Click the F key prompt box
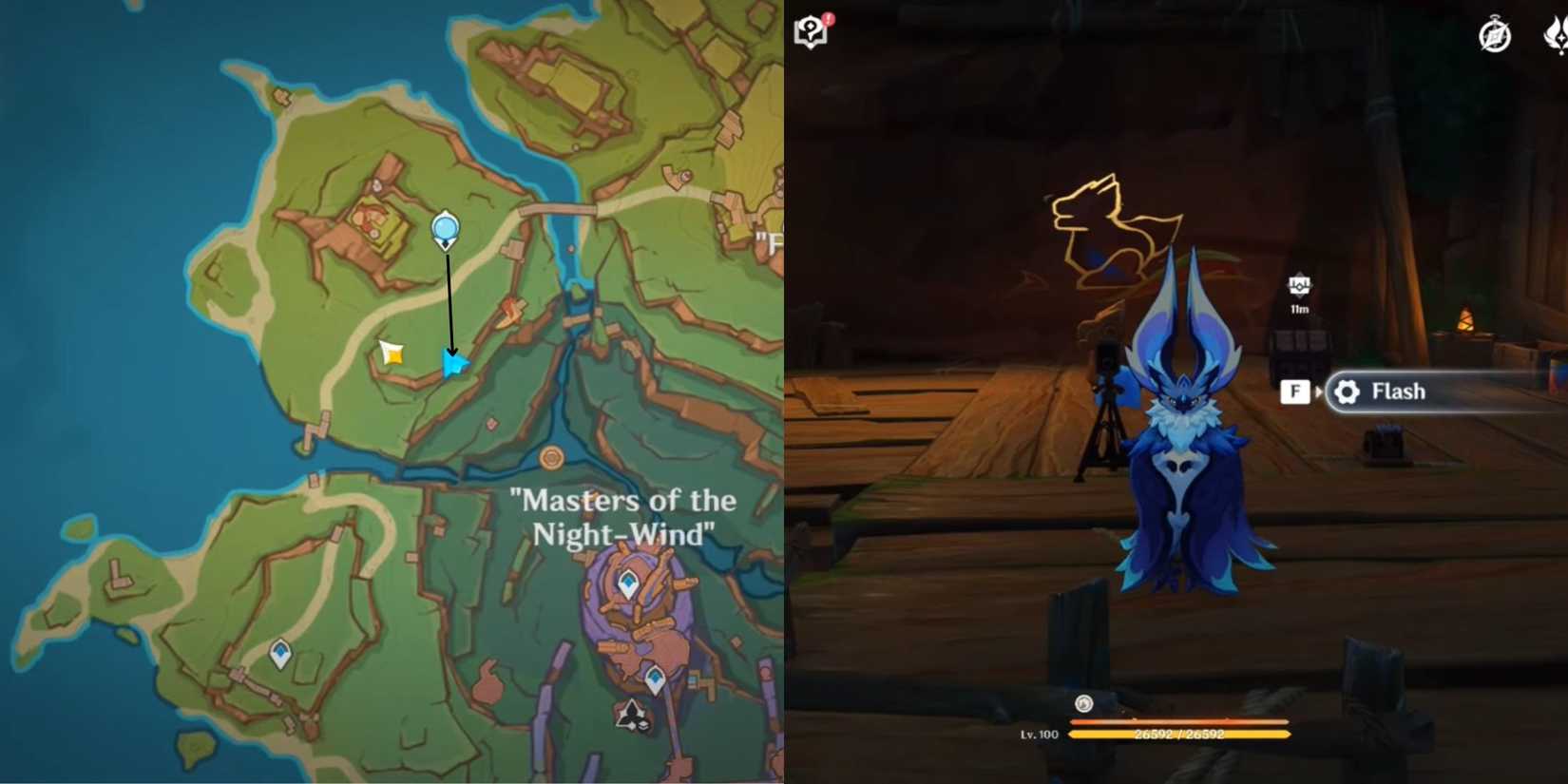The width and height of the screenshot is (1568, 784). coord(1294,391)
